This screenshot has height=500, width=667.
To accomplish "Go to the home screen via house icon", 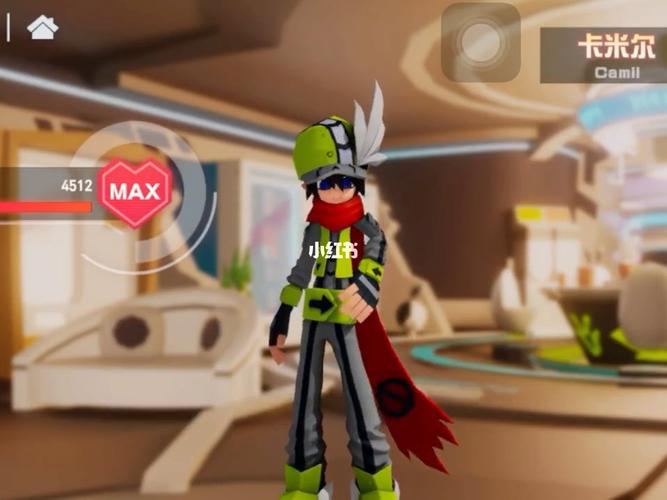I will [x=42, y=27].
